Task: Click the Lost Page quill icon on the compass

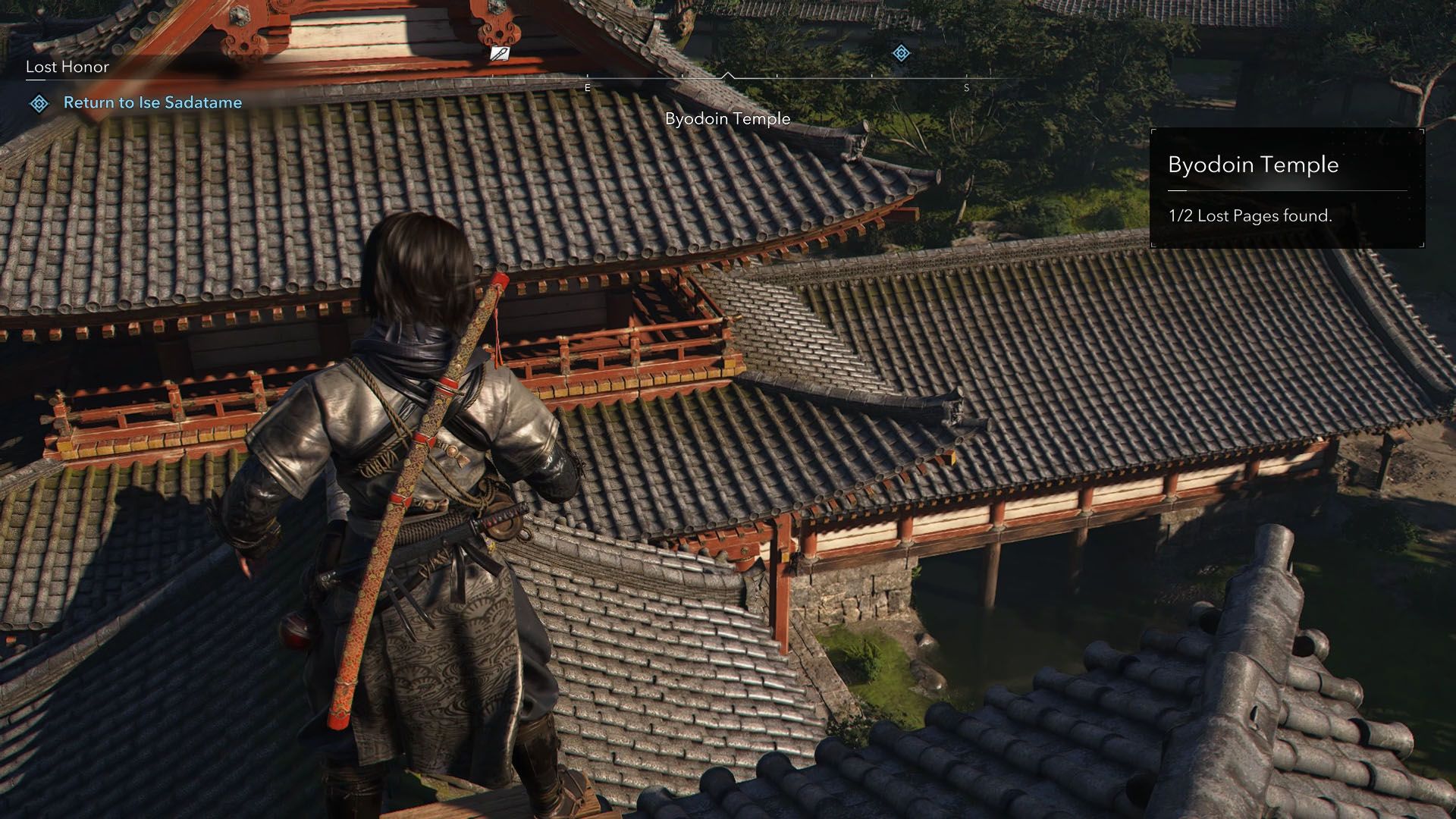Action: click(499, 54)
